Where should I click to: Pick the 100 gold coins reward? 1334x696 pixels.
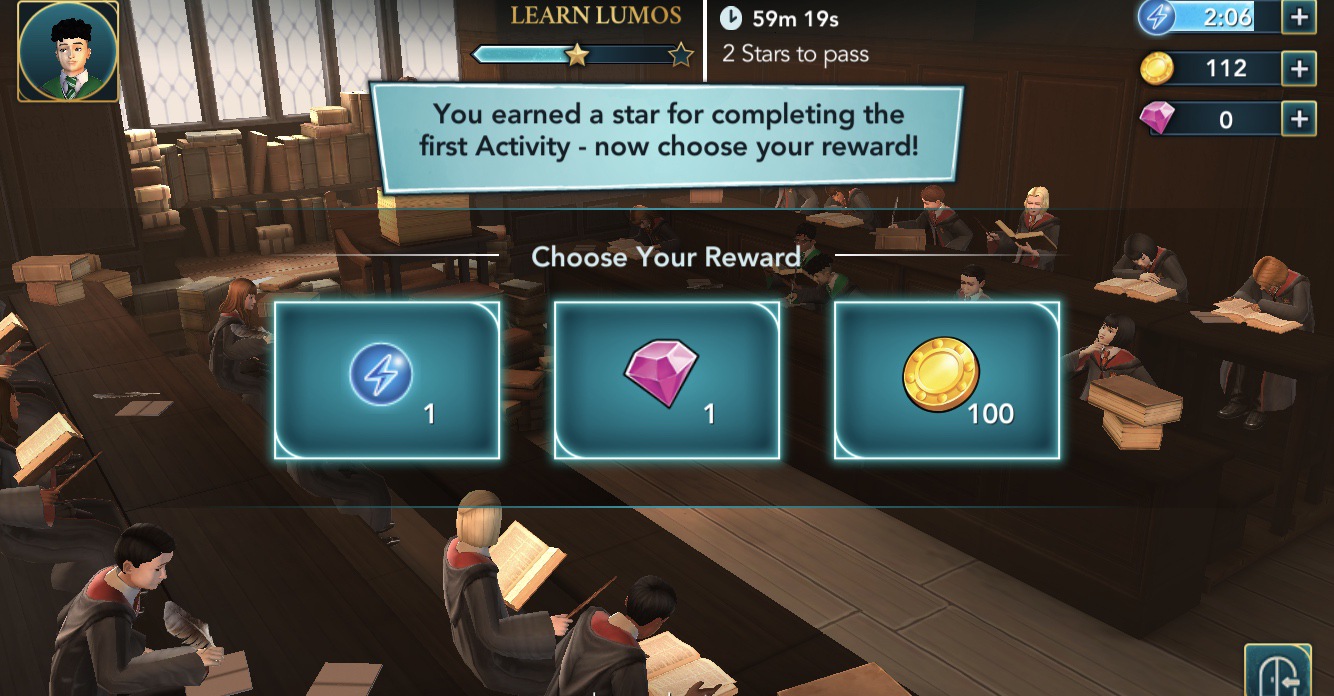(x=947, y=380)
